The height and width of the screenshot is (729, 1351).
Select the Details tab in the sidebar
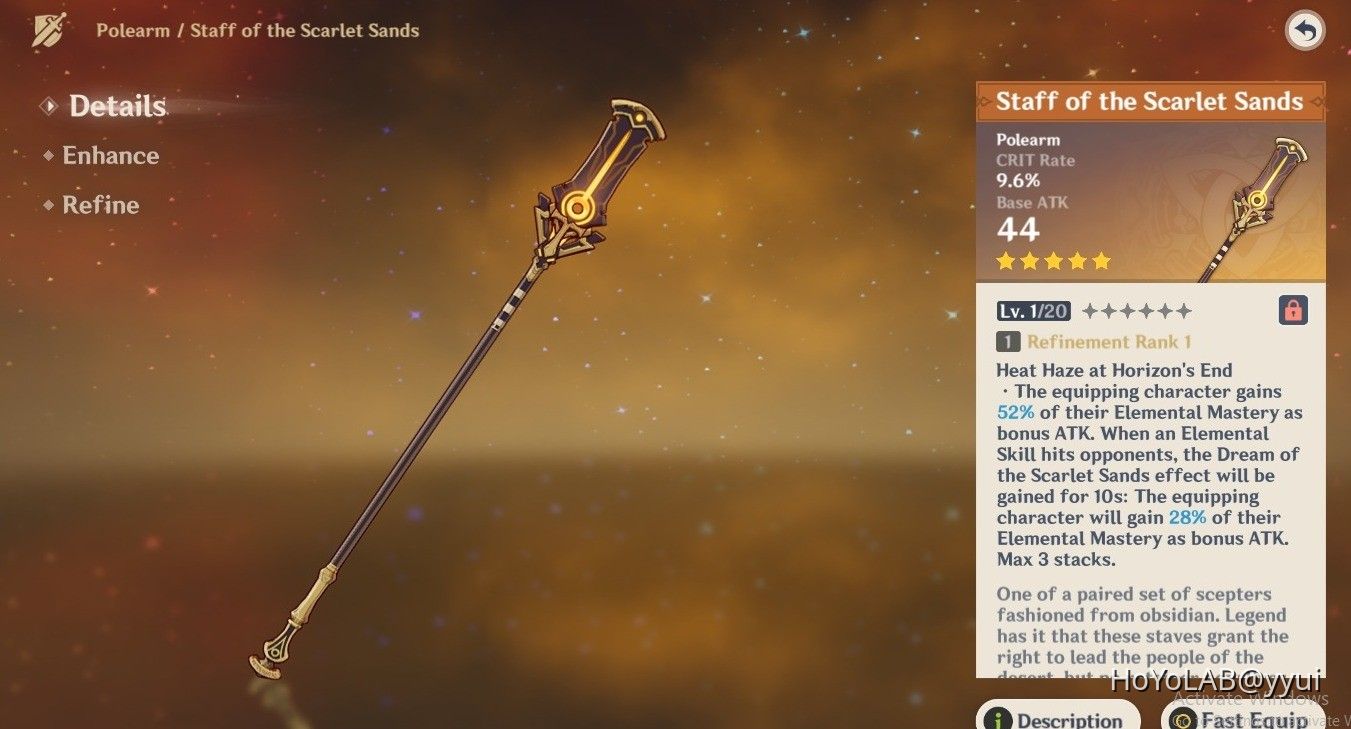click(117, 106)
